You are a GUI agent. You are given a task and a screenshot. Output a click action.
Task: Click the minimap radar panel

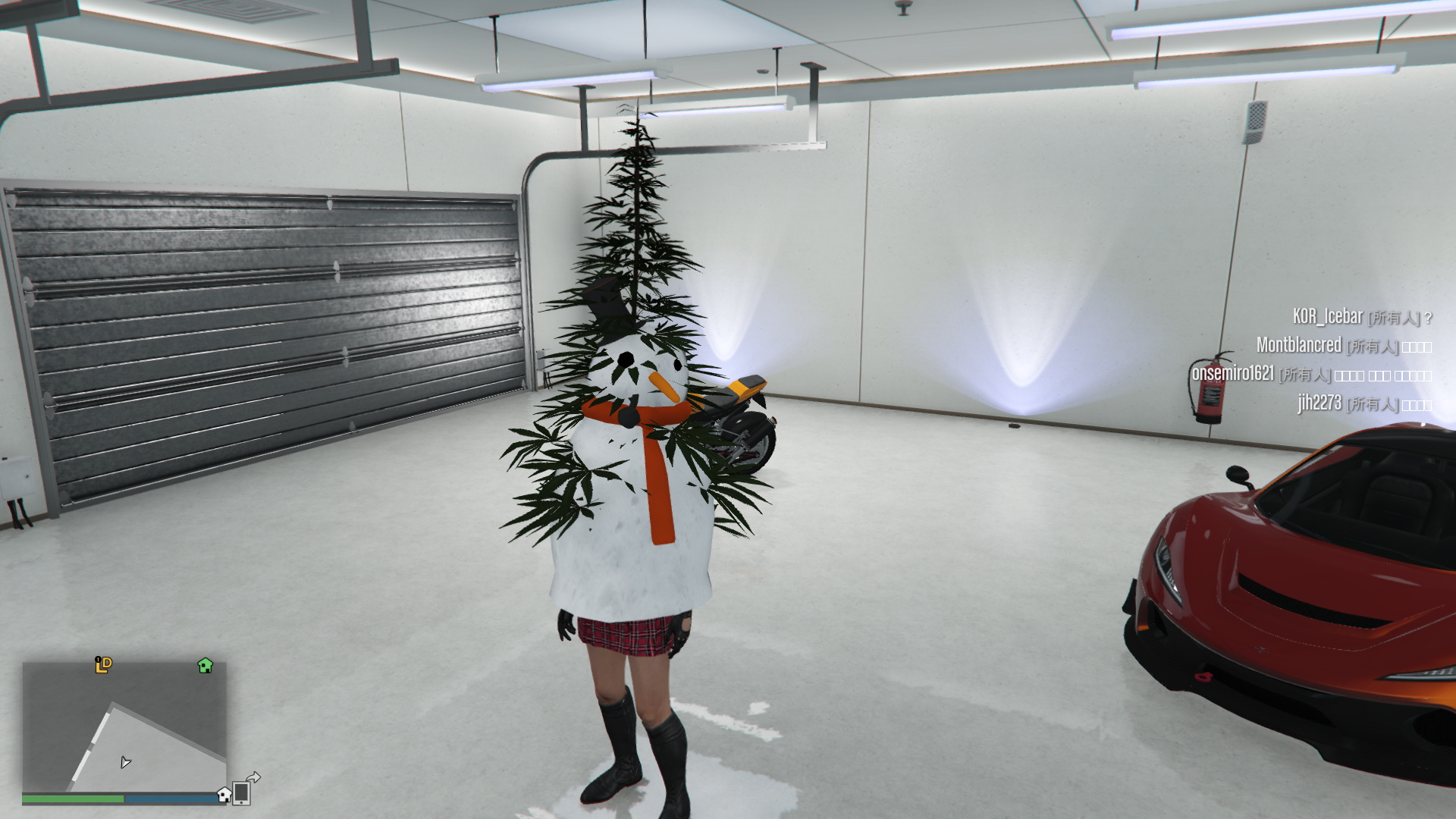(124, 726)
